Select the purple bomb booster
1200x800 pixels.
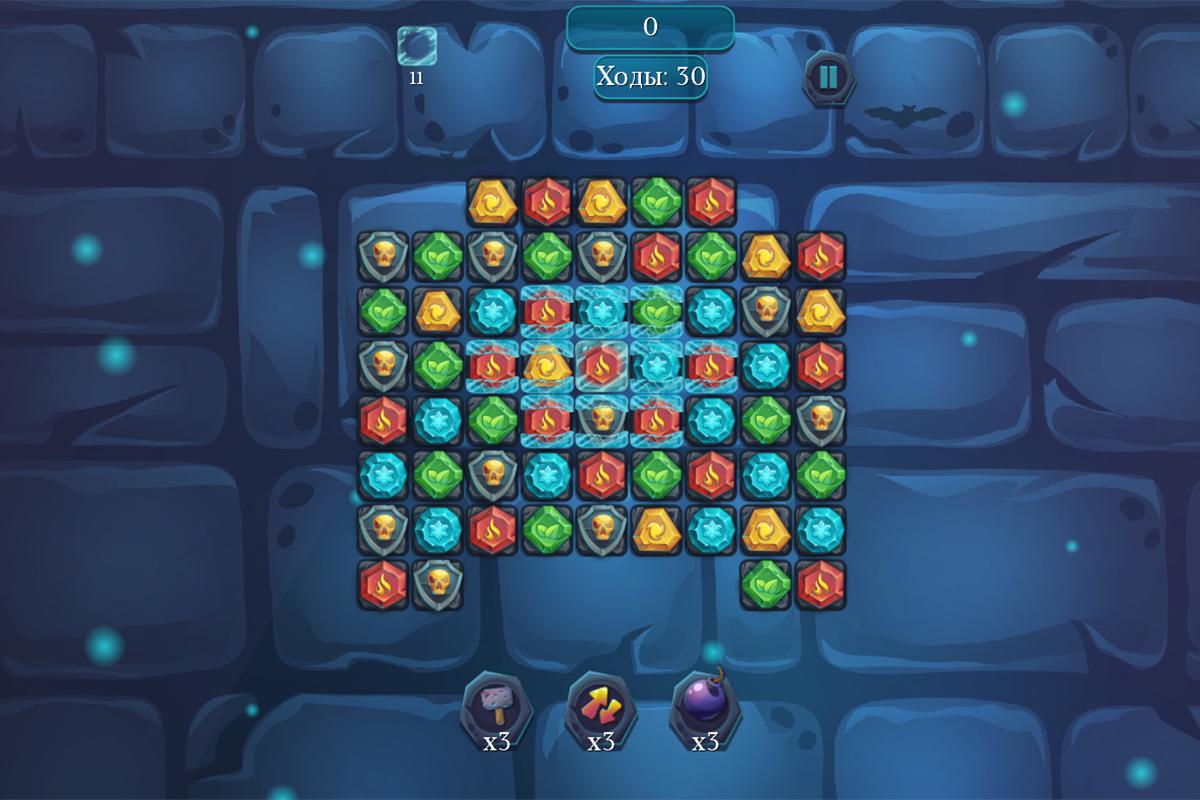click(x=705, y=706)
